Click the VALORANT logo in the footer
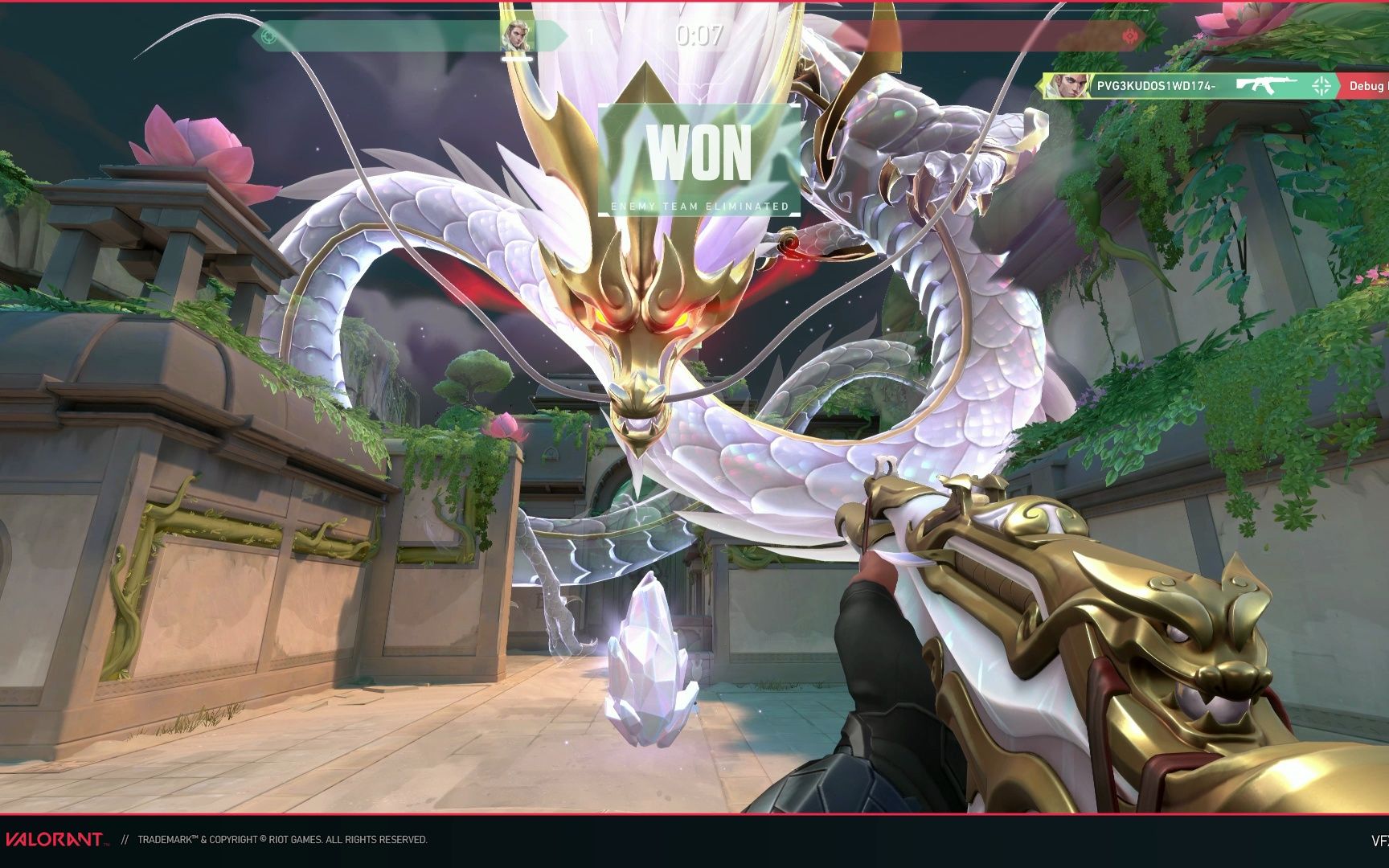1389x868 pixels. [55, 840]
